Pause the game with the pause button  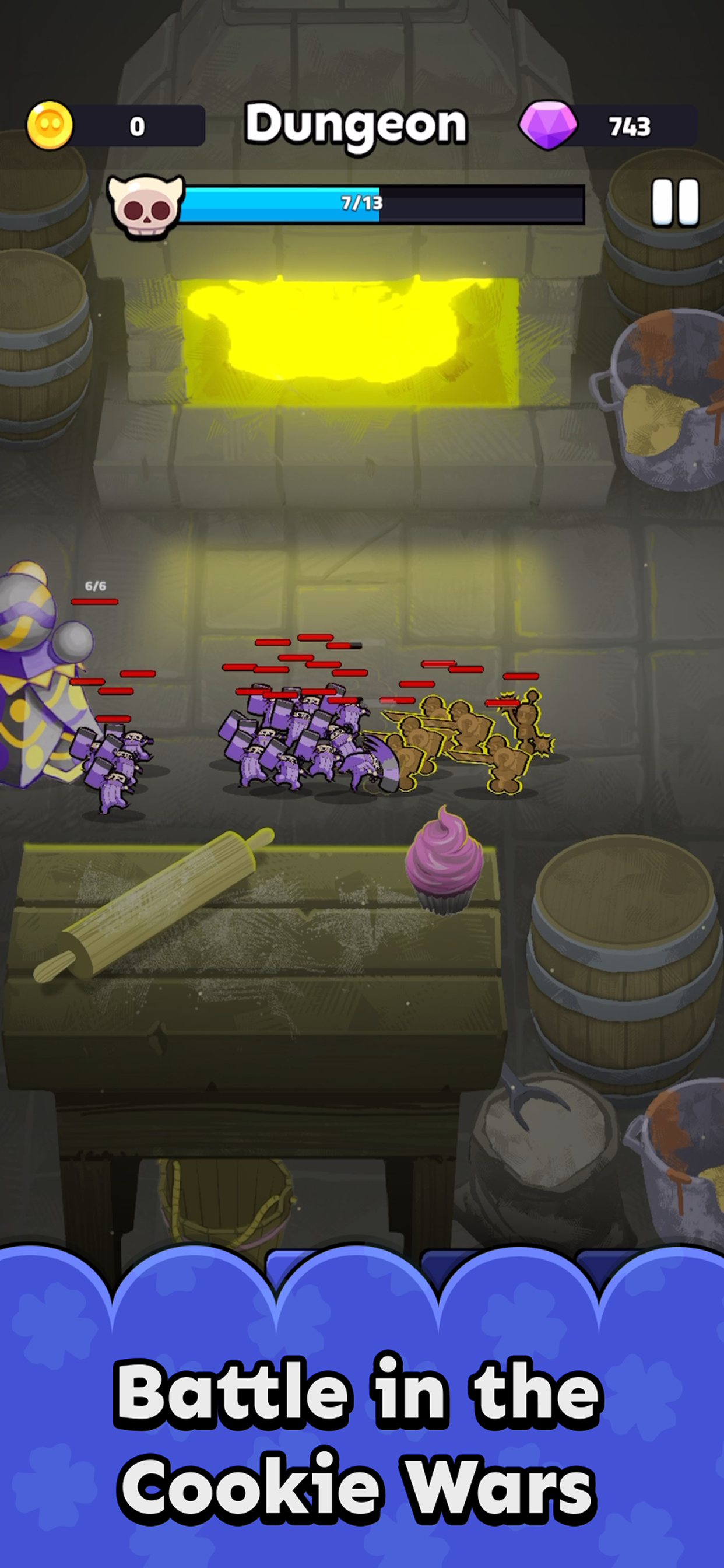(x=674, y=202)
